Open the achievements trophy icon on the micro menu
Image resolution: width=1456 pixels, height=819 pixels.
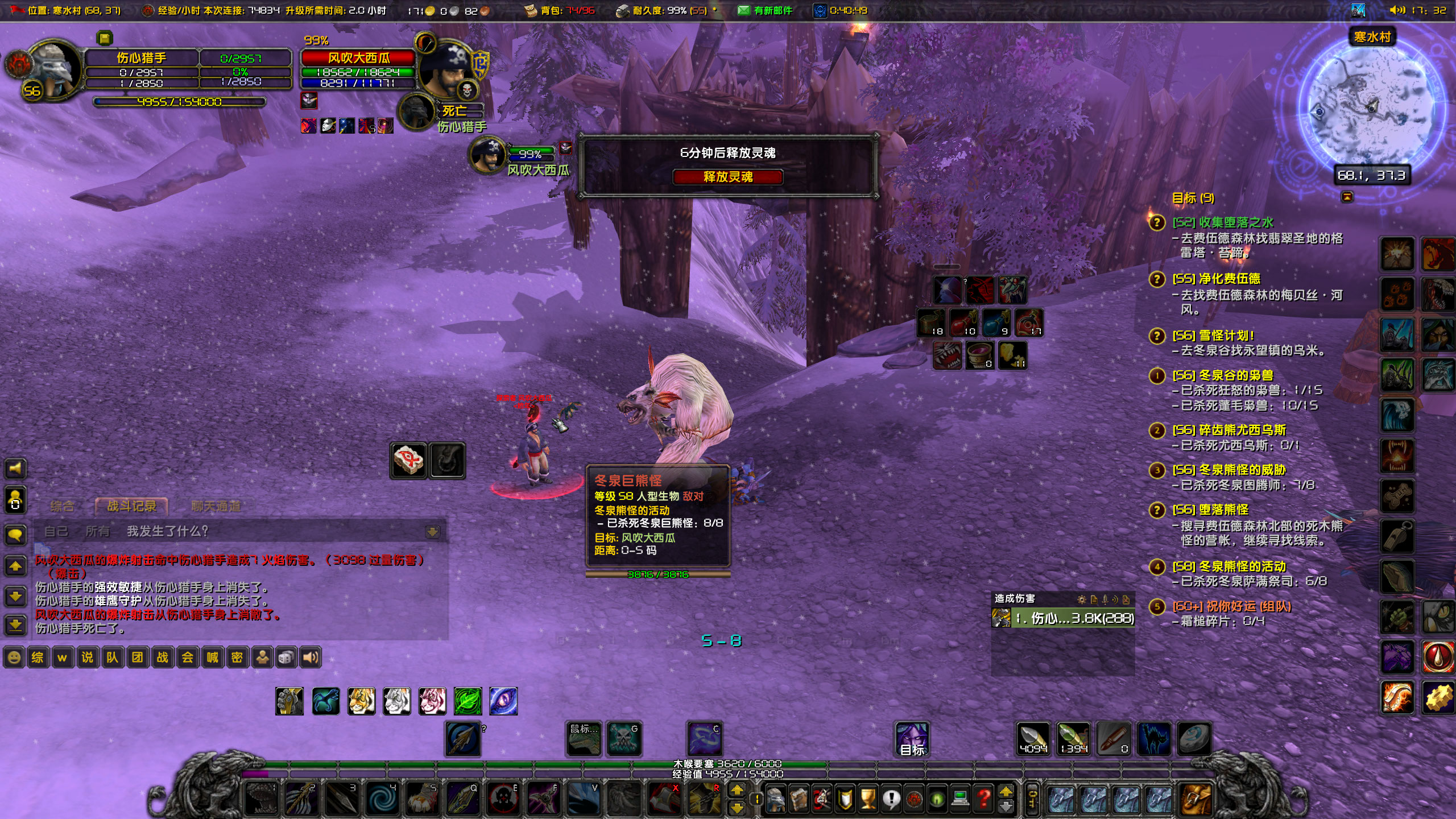[867, 799]
